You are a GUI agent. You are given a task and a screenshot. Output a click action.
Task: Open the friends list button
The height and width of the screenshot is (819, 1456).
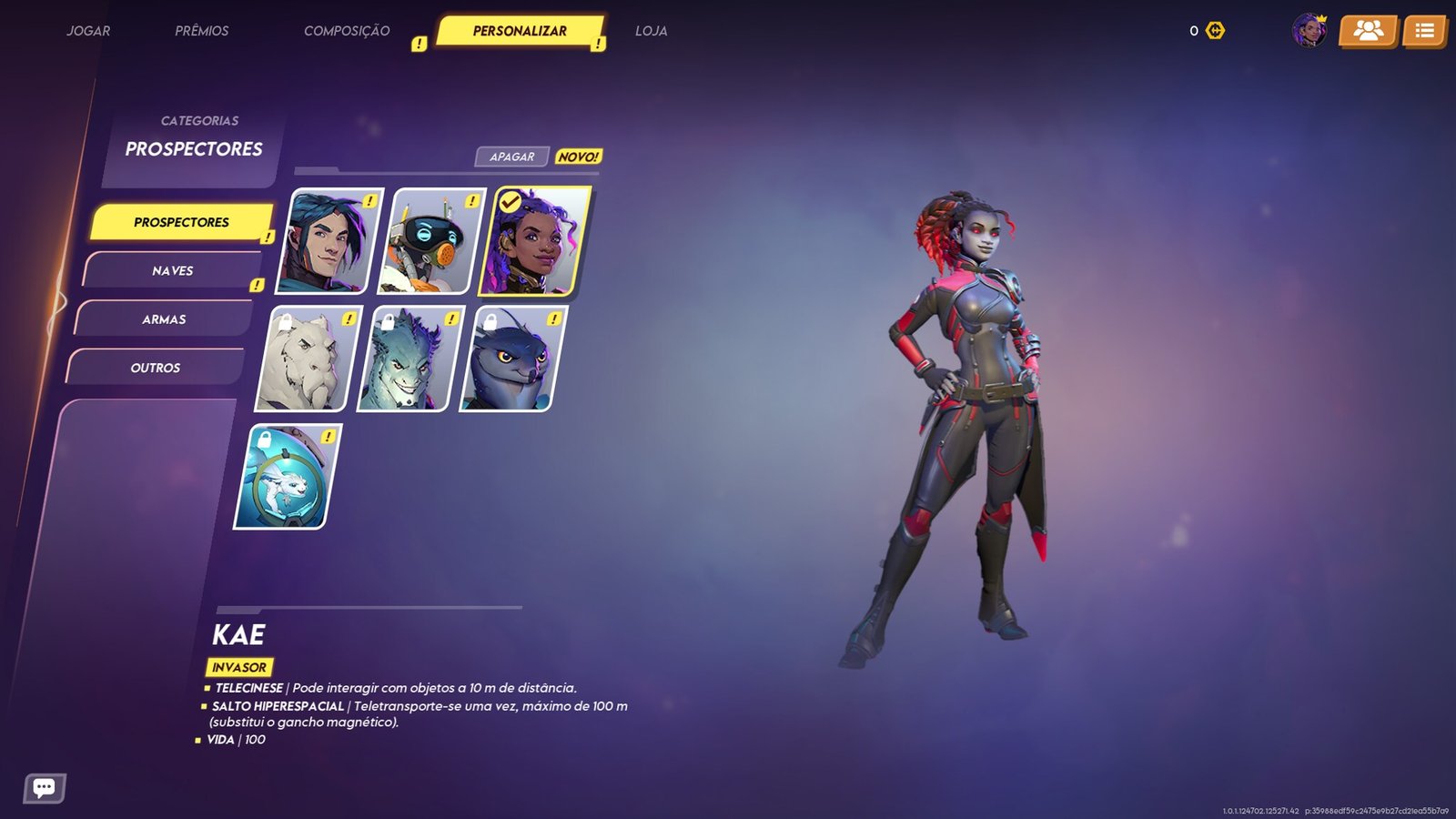pos(1368,31)
